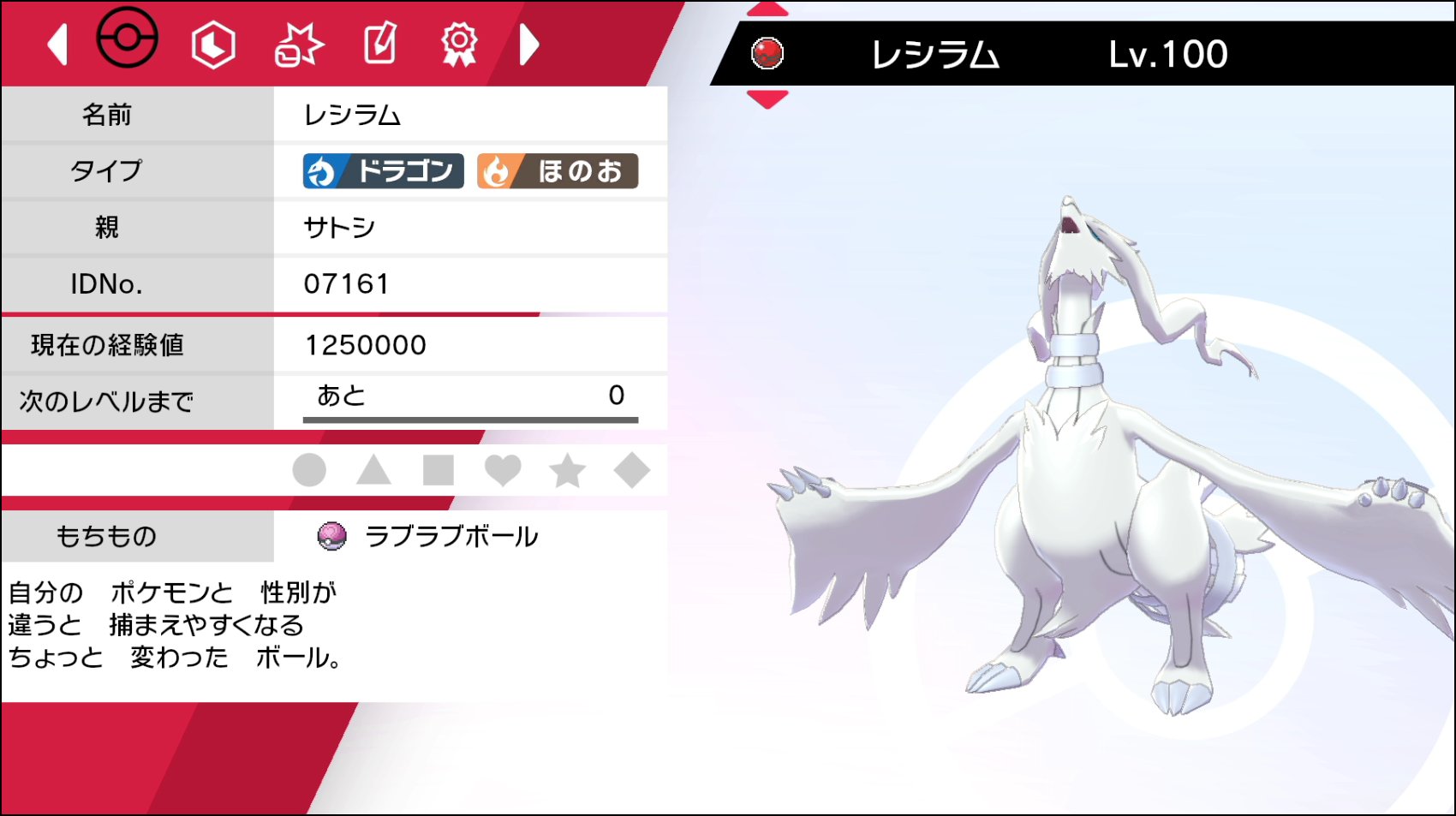Toggle the circle marking on the Pokémon
This screenshot has width=1456, height=816.
point(309,470)
